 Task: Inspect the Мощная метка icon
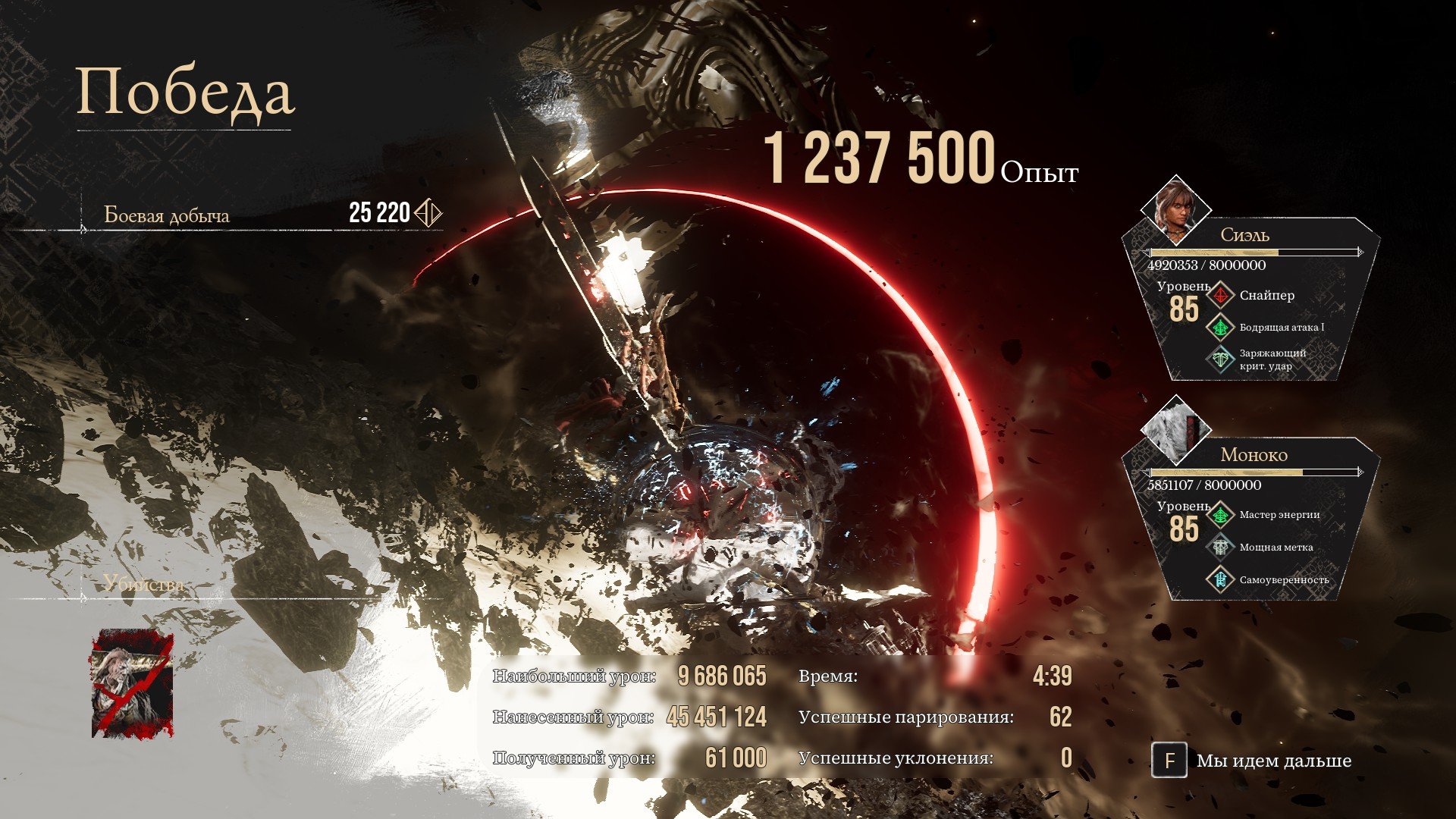[1221, 547]
